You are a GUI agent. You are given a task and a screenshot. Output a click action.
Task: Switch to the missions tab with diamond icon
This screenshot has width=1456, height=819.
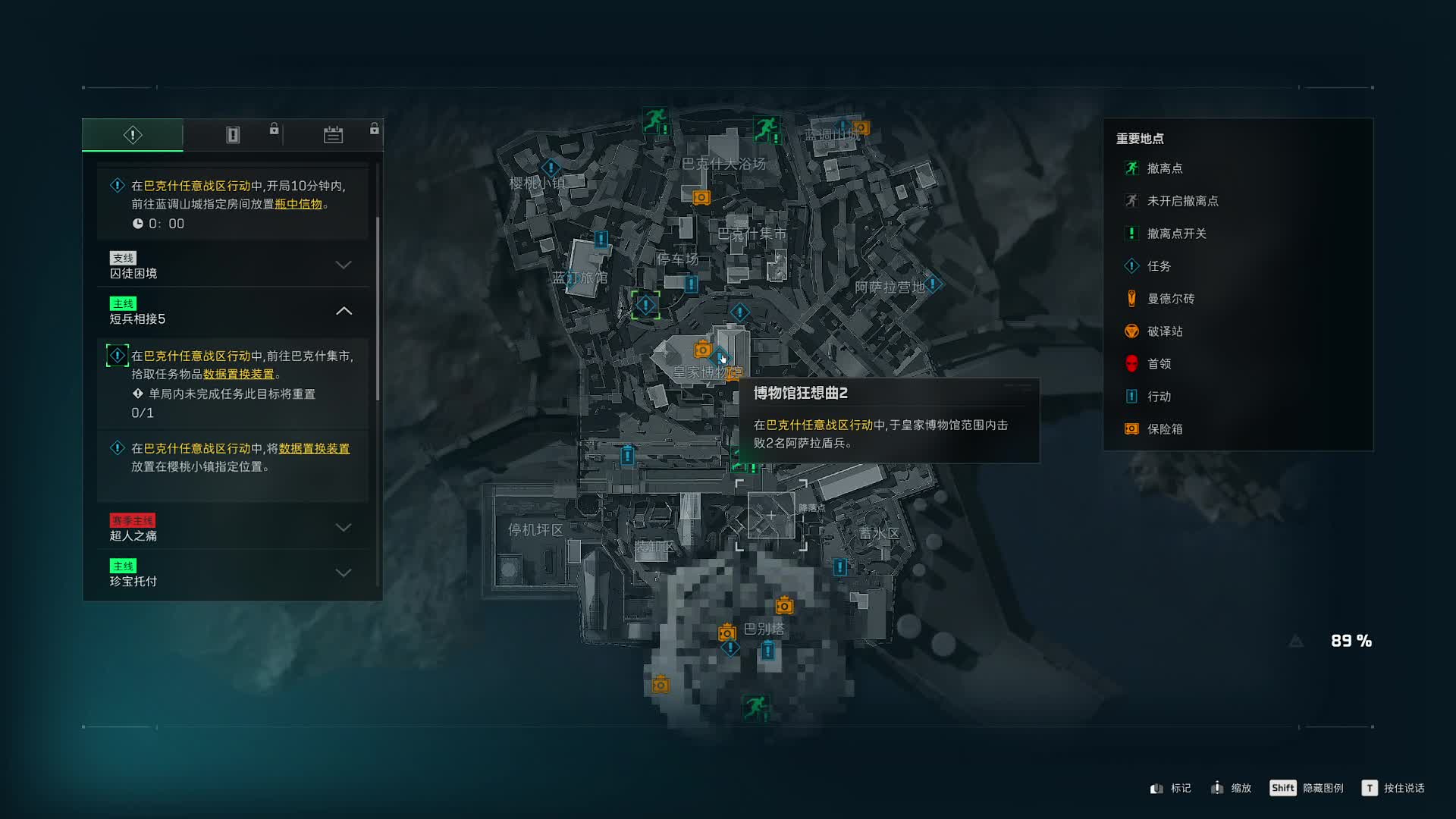133,135
